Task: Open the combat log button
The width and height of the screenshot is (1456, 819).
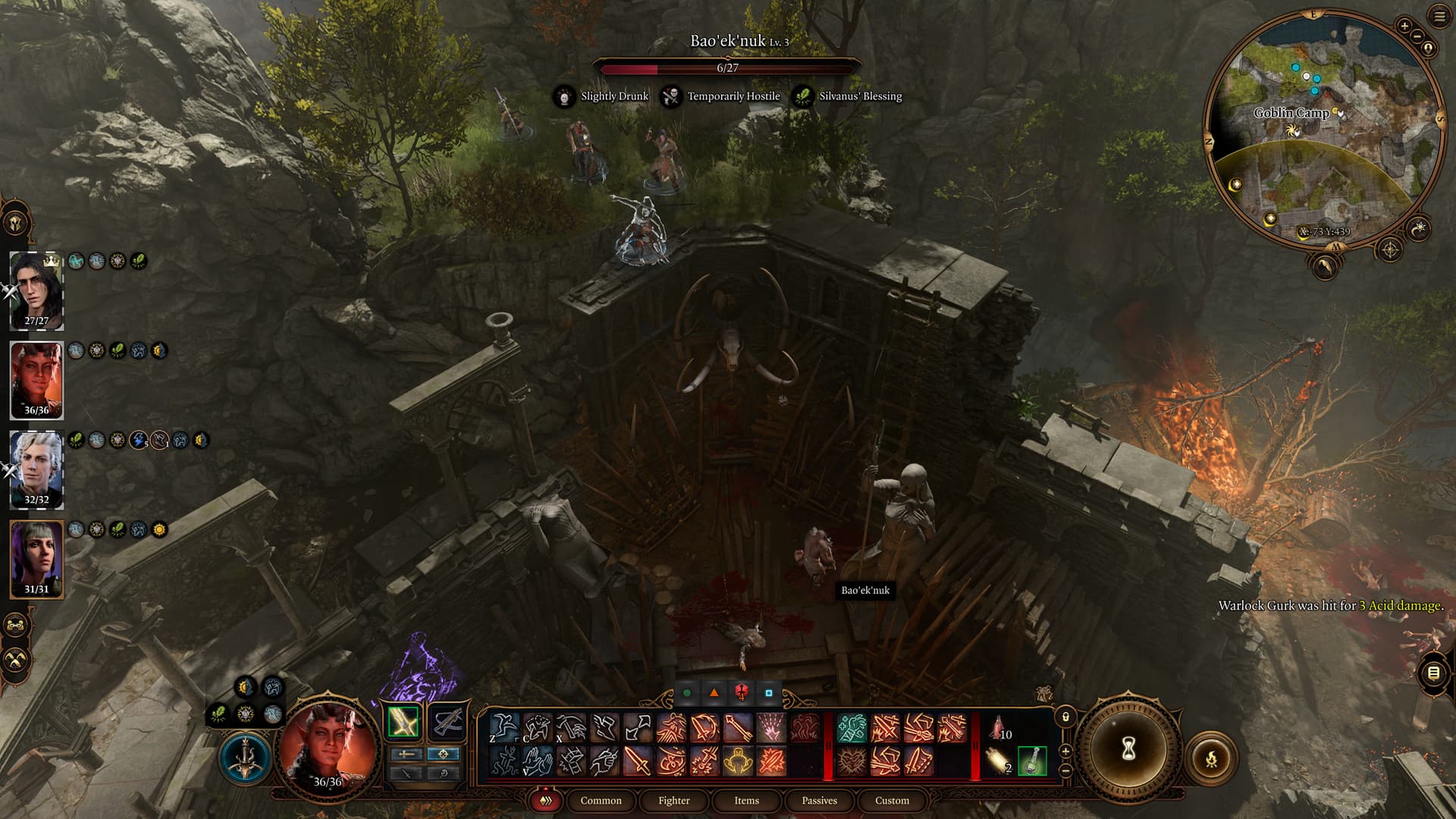Action: point(1432,673)
